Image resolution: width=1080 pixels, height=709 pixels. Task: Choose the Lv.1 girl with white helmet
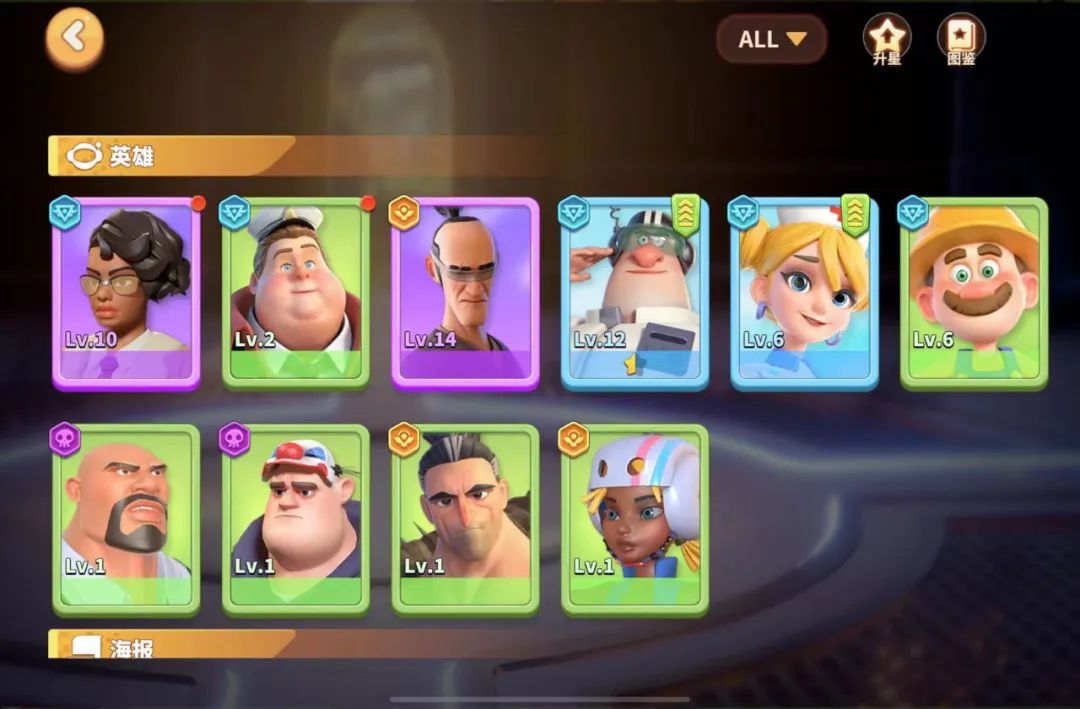pyautogui.click(x=635, y=518)
